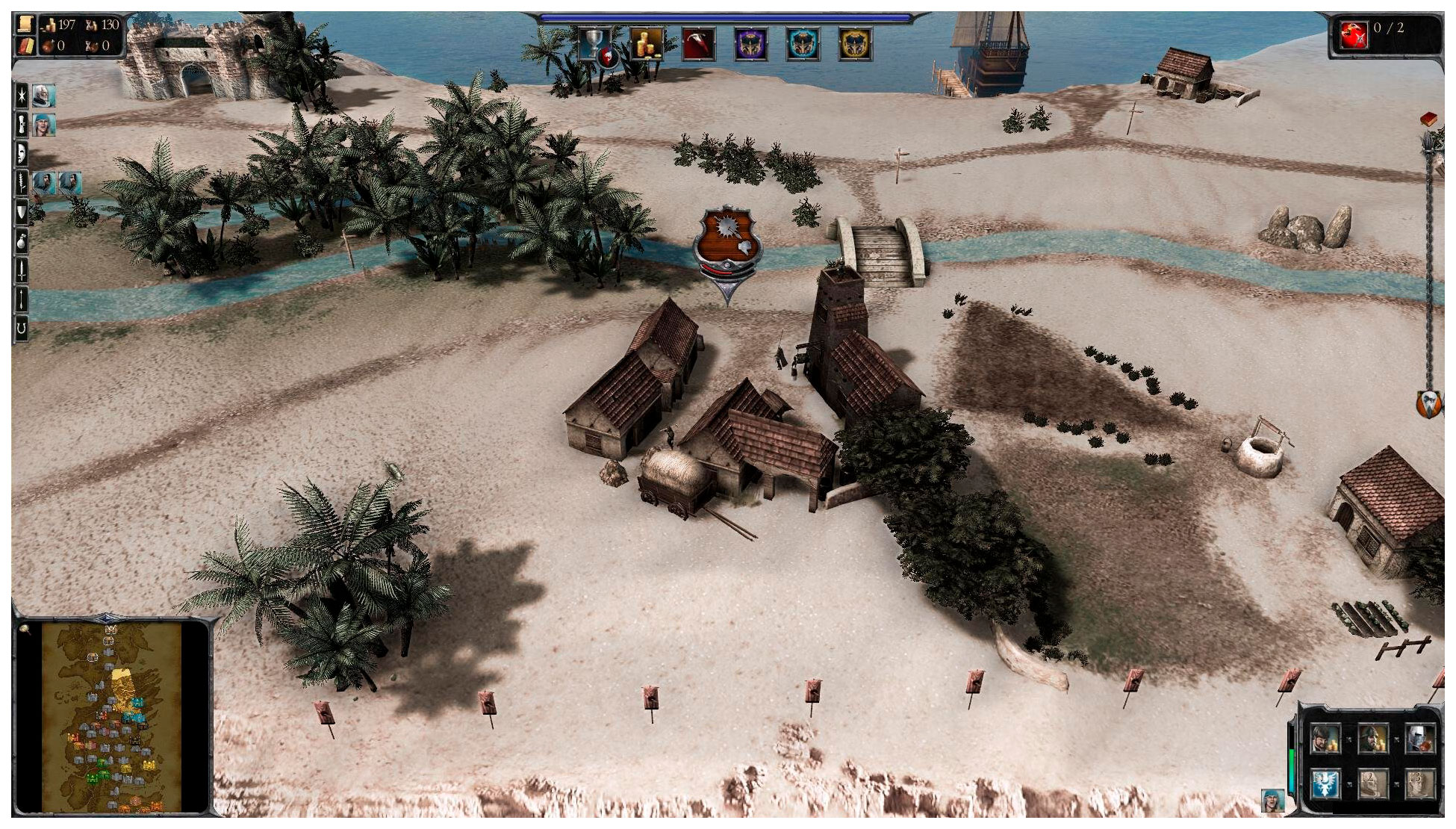Viewport: 1456px width, 829px height.
Task: Open the parchment scroll menu icon
Action: tap(25, 25)
